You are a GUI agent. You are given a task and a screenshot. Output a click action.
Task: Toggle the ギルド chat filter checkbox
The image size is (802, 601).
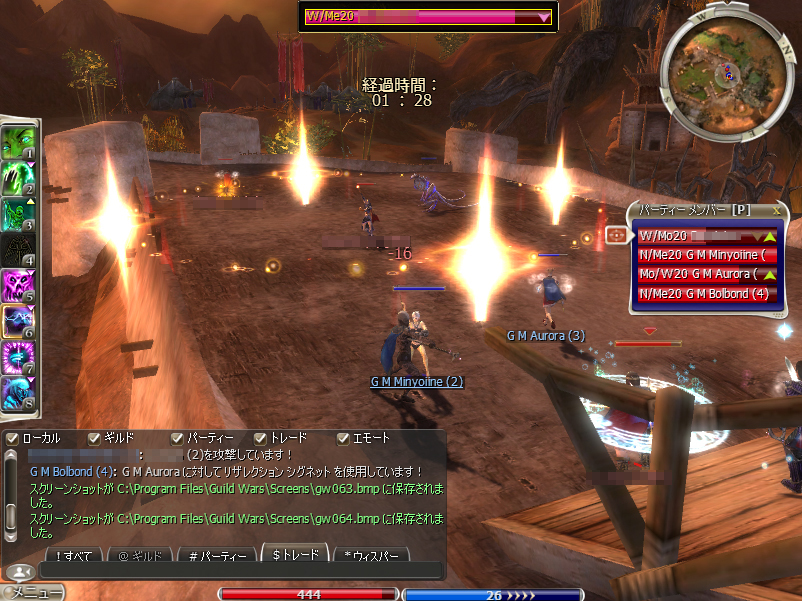click(94, 438)
